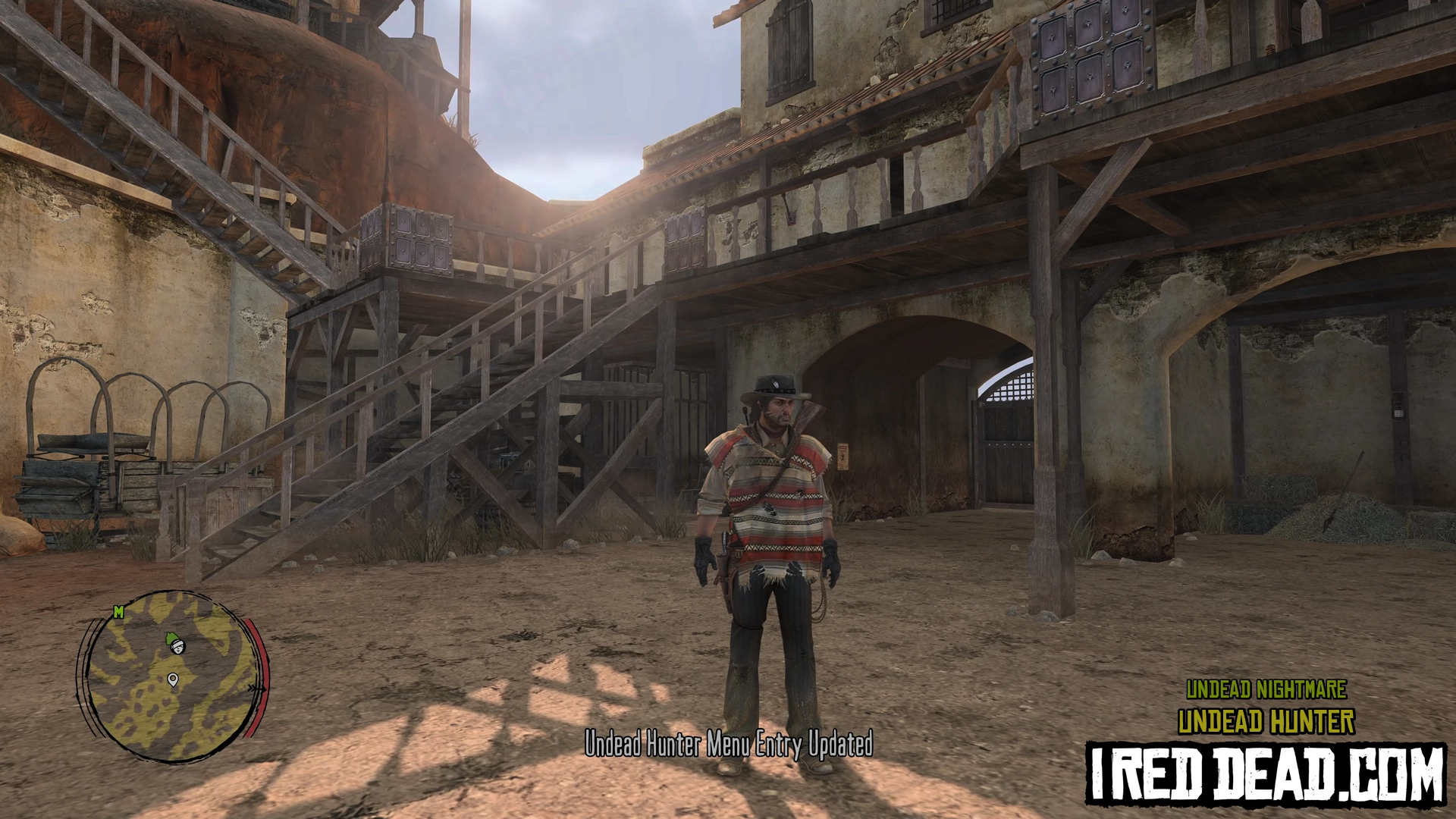The height and width of the screenshot is (819, 1456).
Task: Select the white waypoint pin on minimap
Action: [x=173, y=679]
